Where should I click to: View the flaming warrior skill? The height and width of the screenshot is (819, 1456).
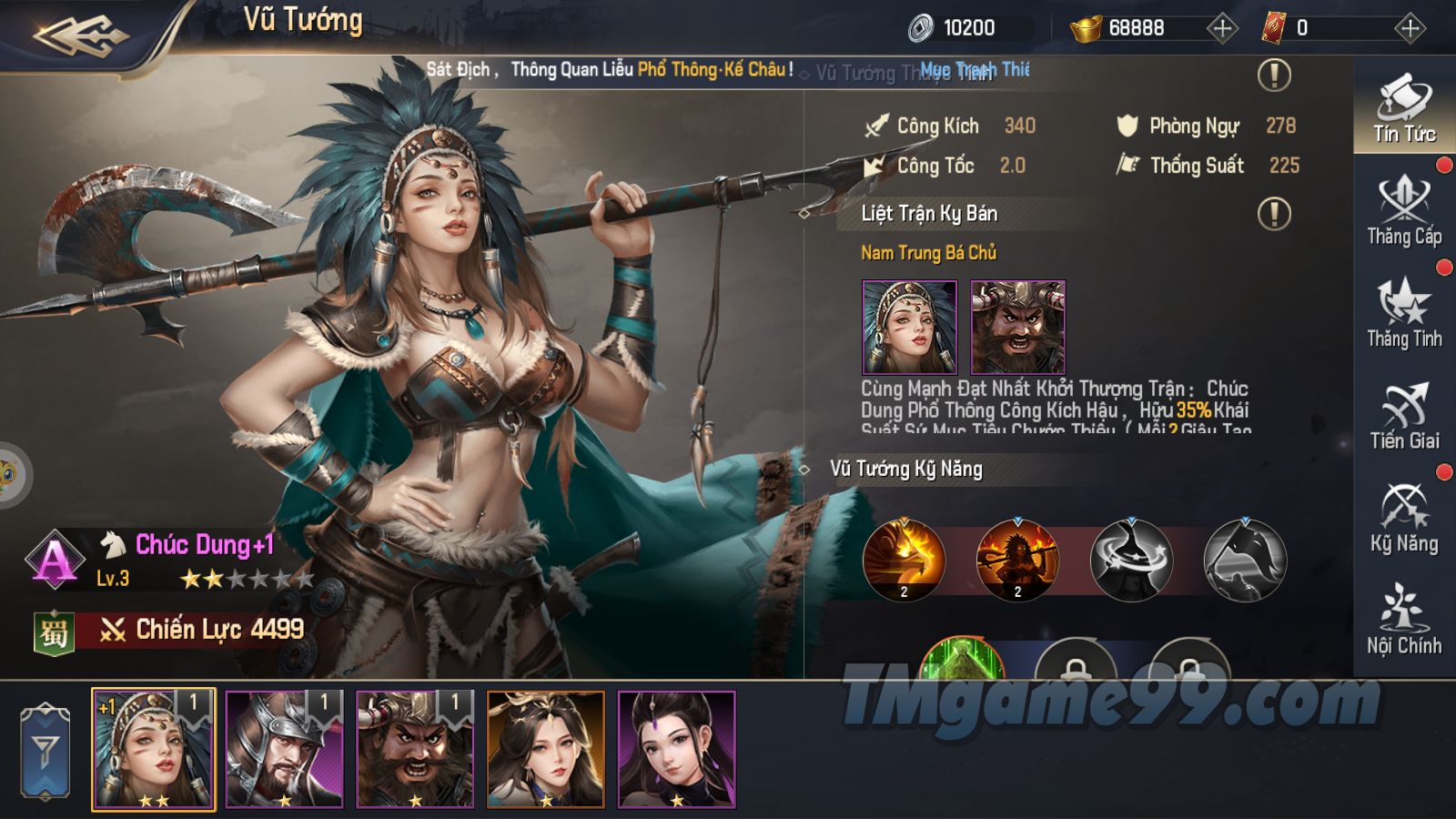[x=1017, y=561]
